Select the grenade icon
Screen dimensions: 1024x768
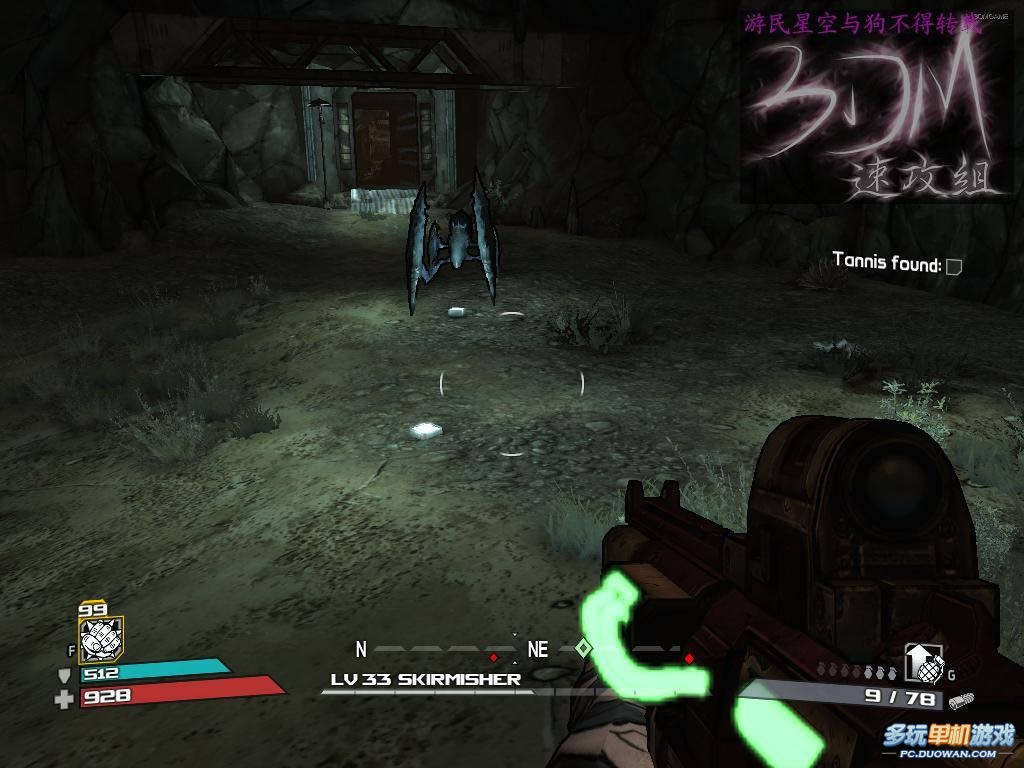click(921, 661)
